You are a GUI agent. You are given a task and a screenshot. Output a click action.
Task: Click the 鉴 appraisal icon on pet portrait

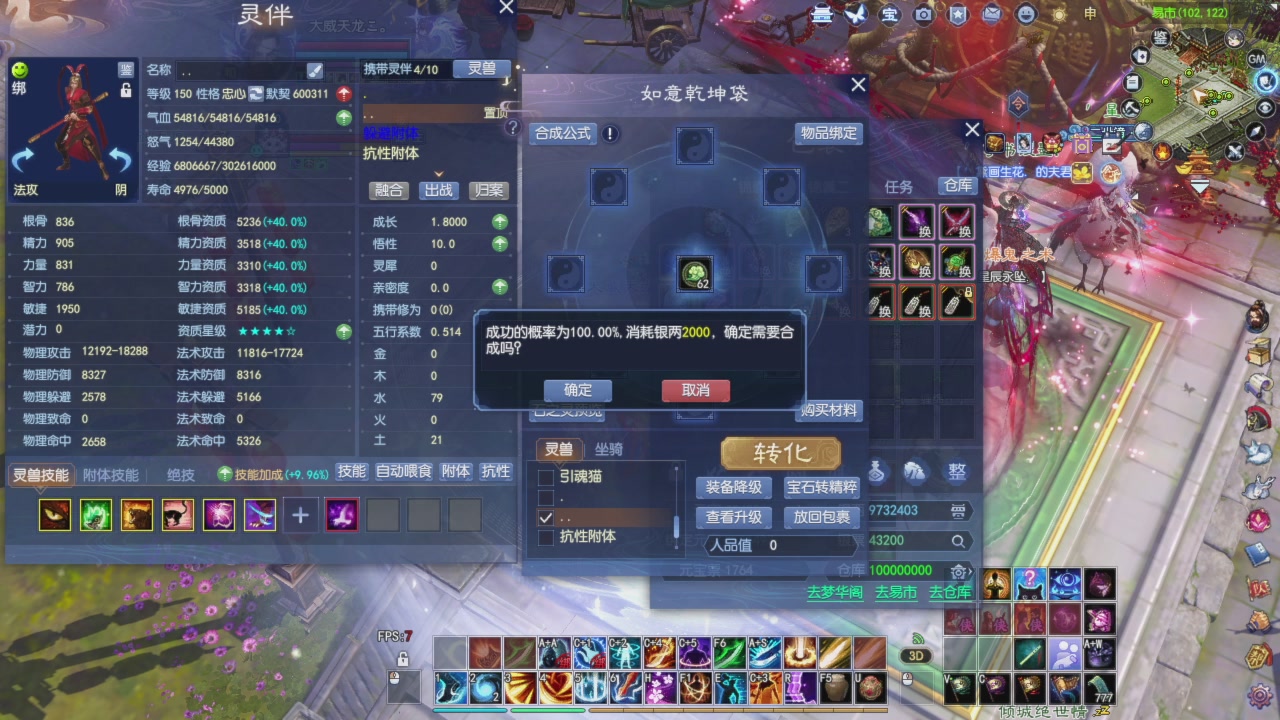click(126, 71)
